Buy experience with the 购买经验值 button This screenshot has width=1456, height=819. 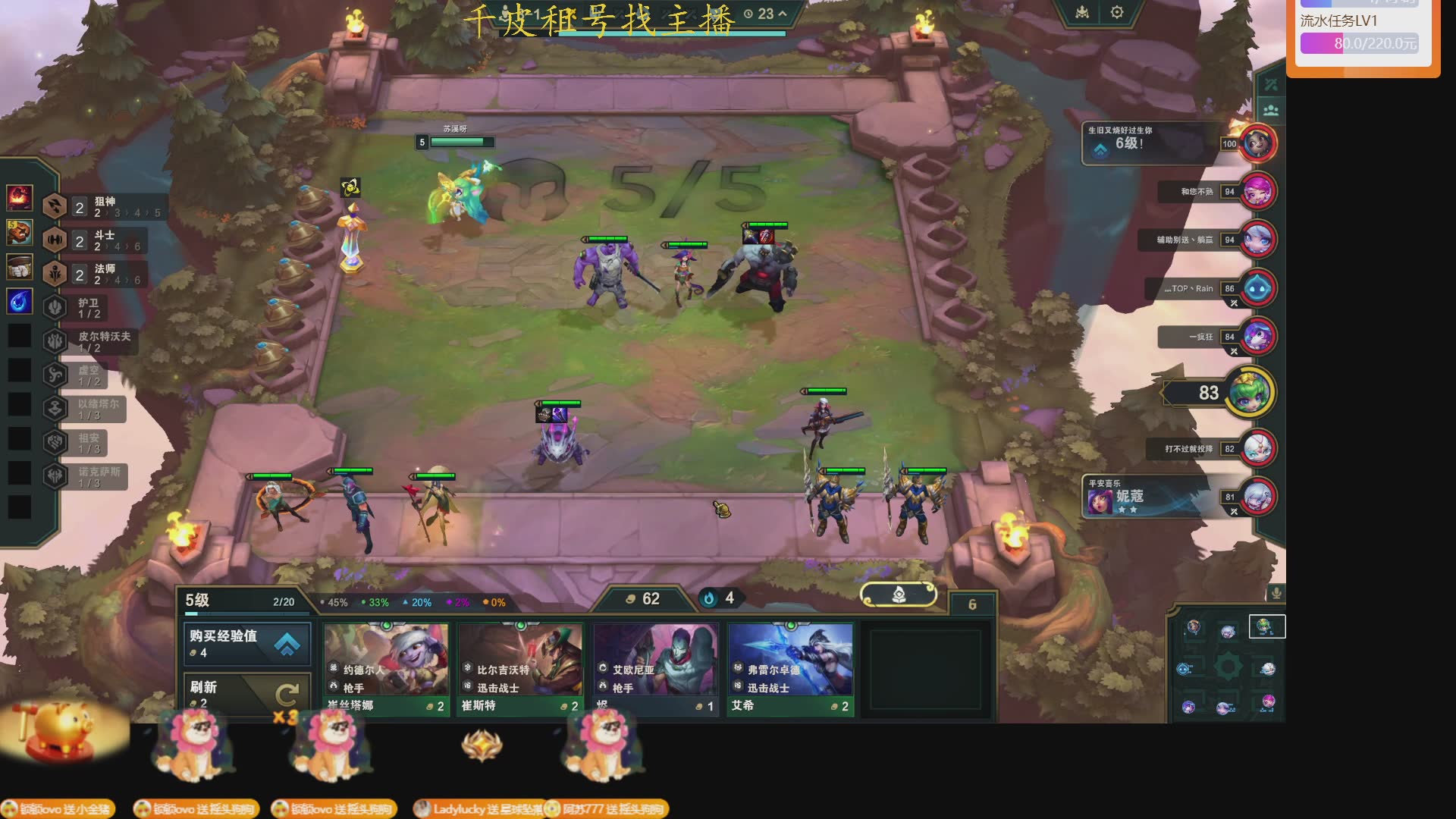246,643
